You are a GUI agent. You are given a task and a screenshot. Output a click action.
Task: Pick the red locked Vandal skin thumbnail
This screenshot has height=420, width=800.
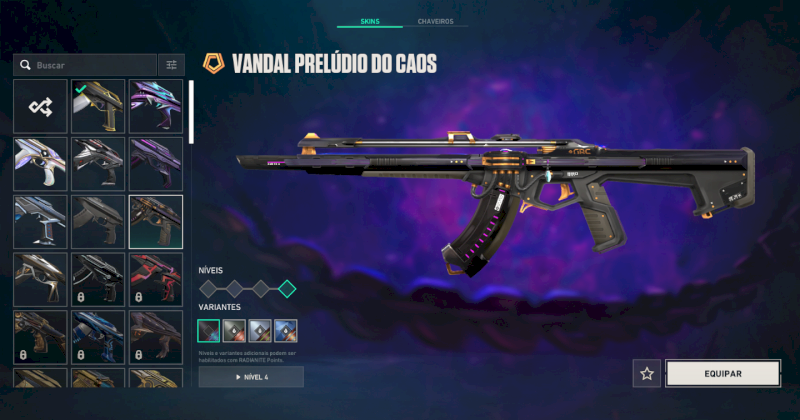156,278
